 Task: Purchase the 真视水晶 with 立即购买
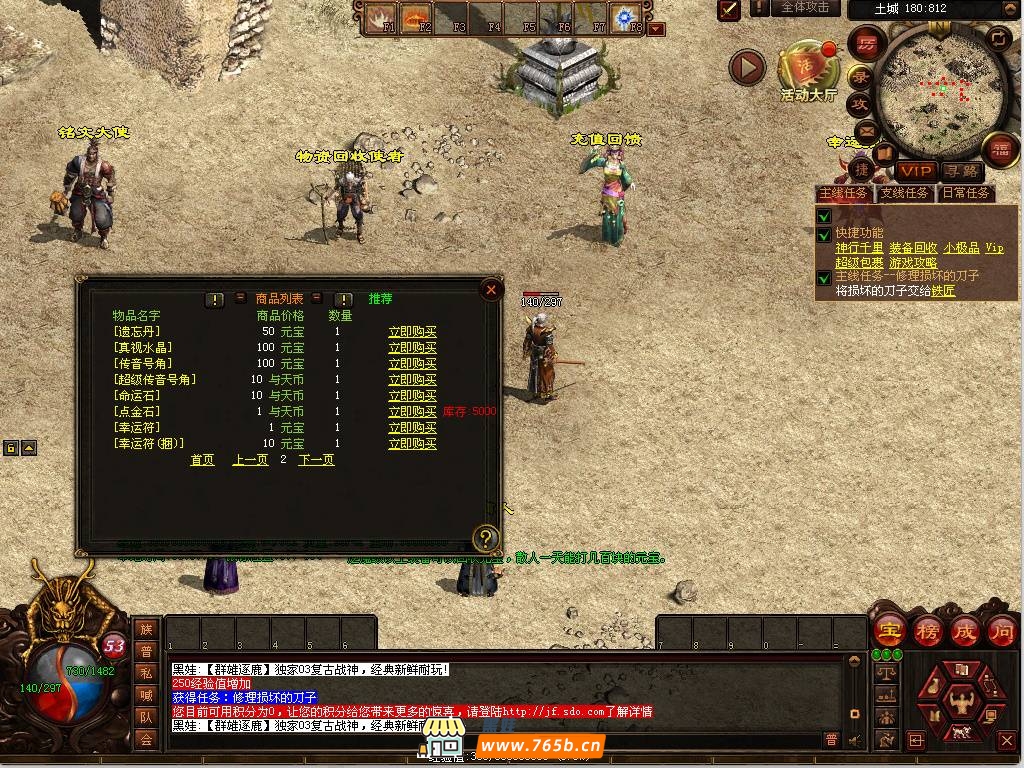pyautogui.click(x=412, y=348)
